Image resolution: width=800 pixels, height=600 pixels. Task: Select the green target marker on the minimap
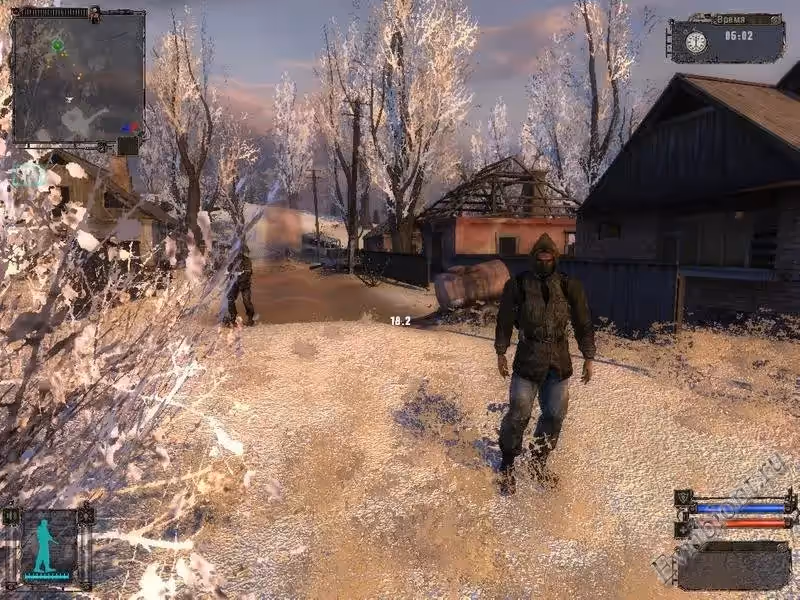tap(57, 45)
